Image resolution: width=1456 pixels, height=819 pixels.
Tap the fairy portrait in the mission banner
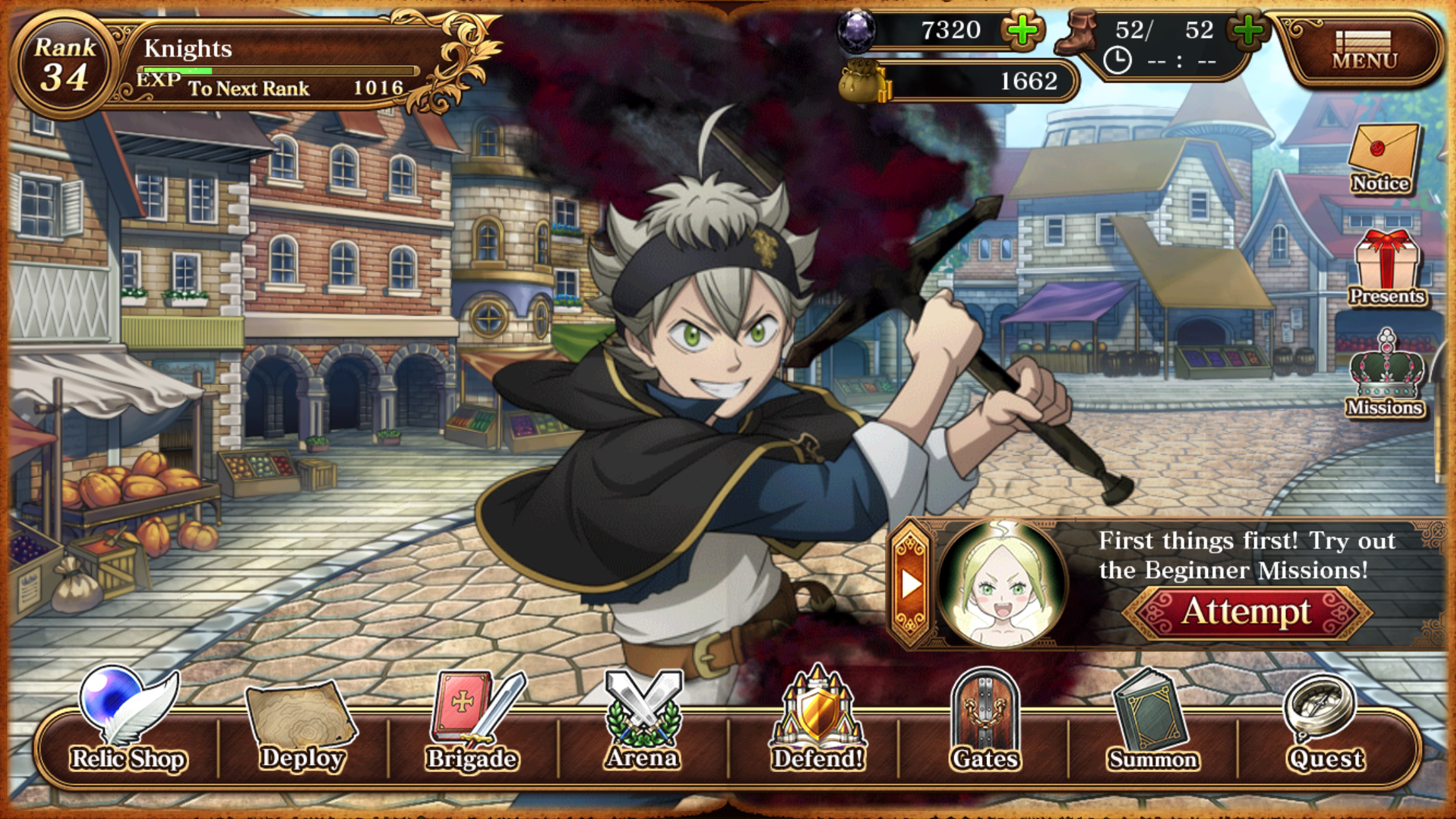pos(1001,584)
